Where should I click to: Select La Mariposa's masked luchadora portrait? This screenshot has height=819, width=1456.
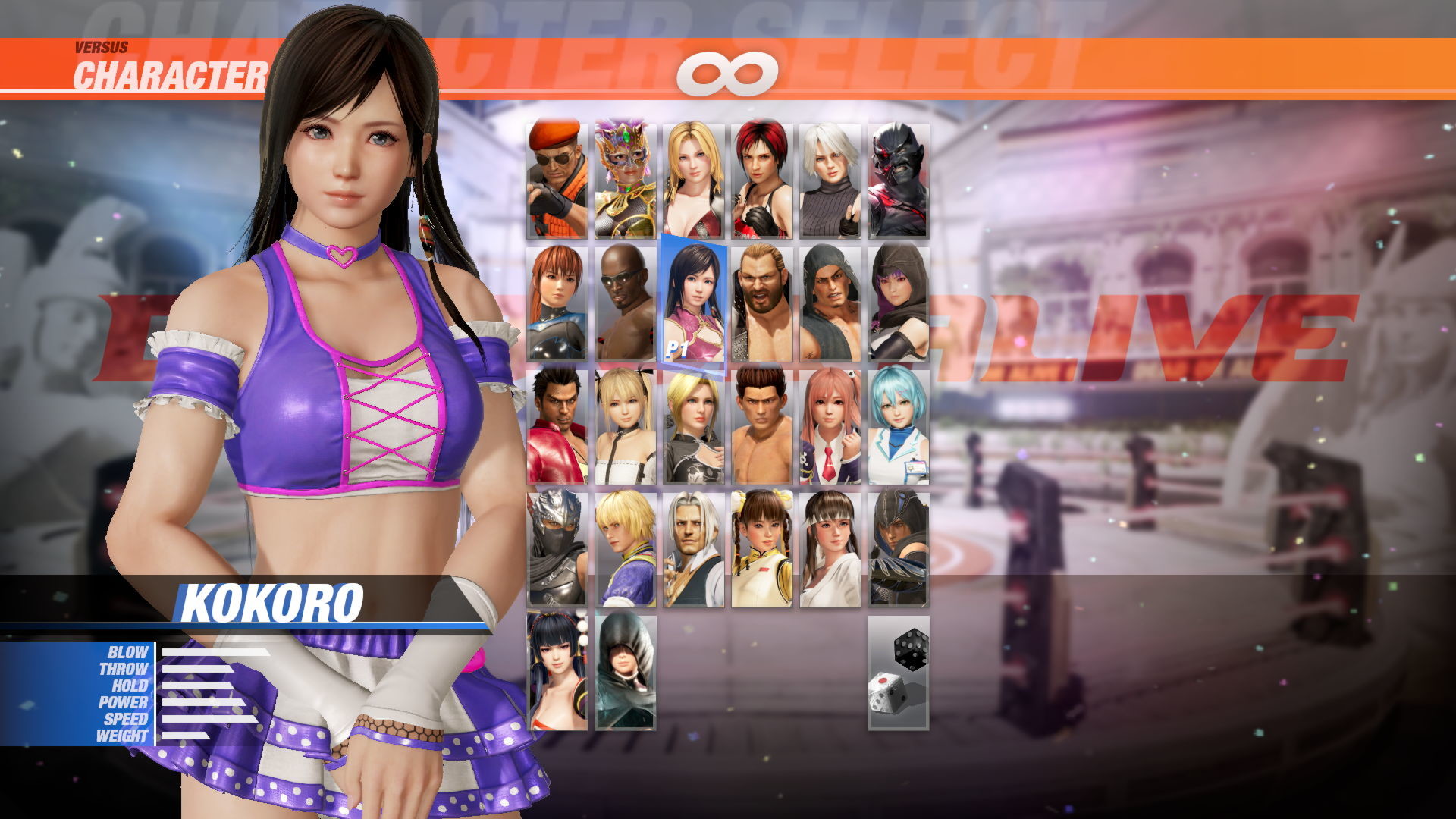(626, 178)
